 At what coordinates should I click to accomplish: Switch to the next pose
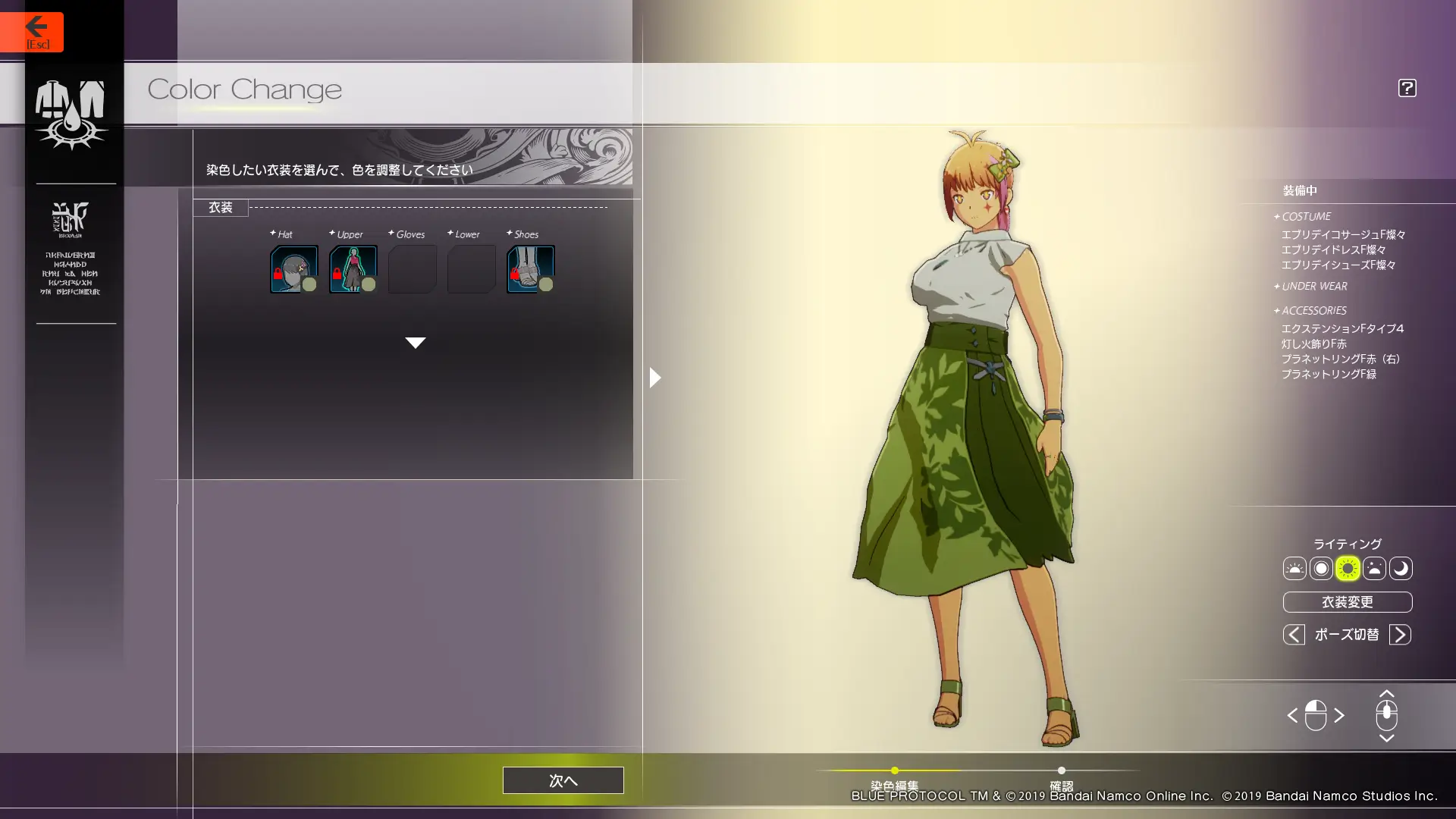1400,635
